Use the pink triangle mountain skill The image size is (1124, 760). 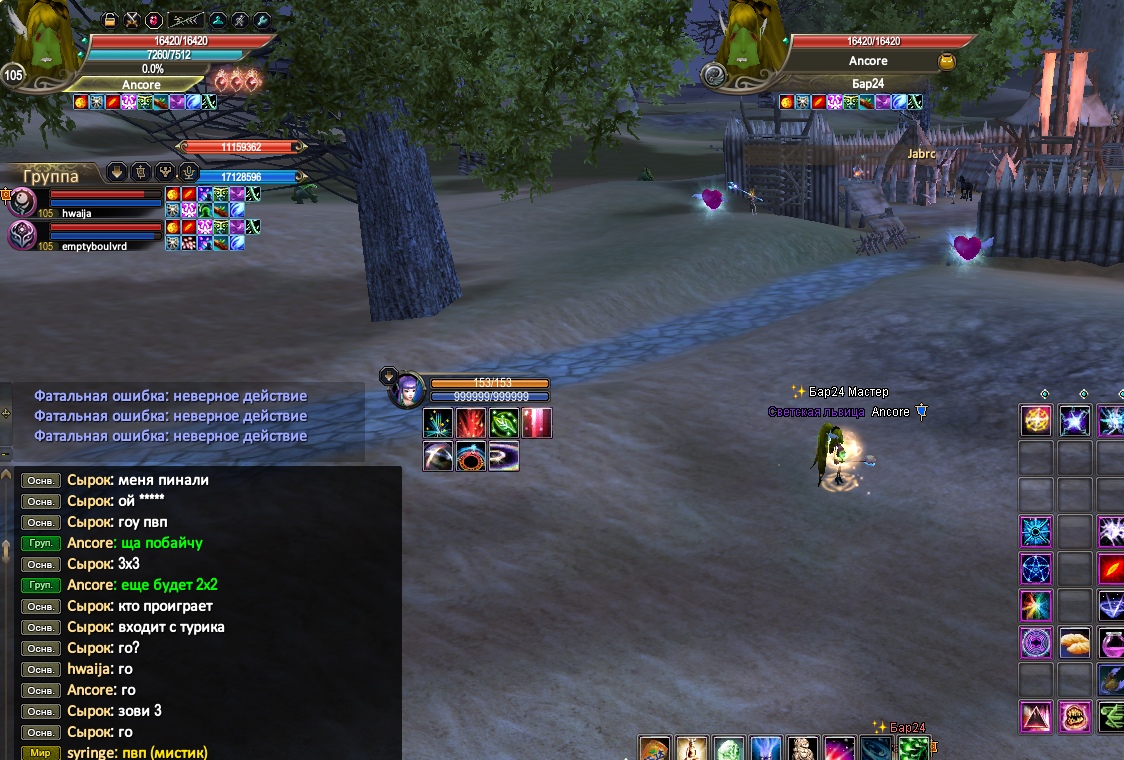(1035, 716)
